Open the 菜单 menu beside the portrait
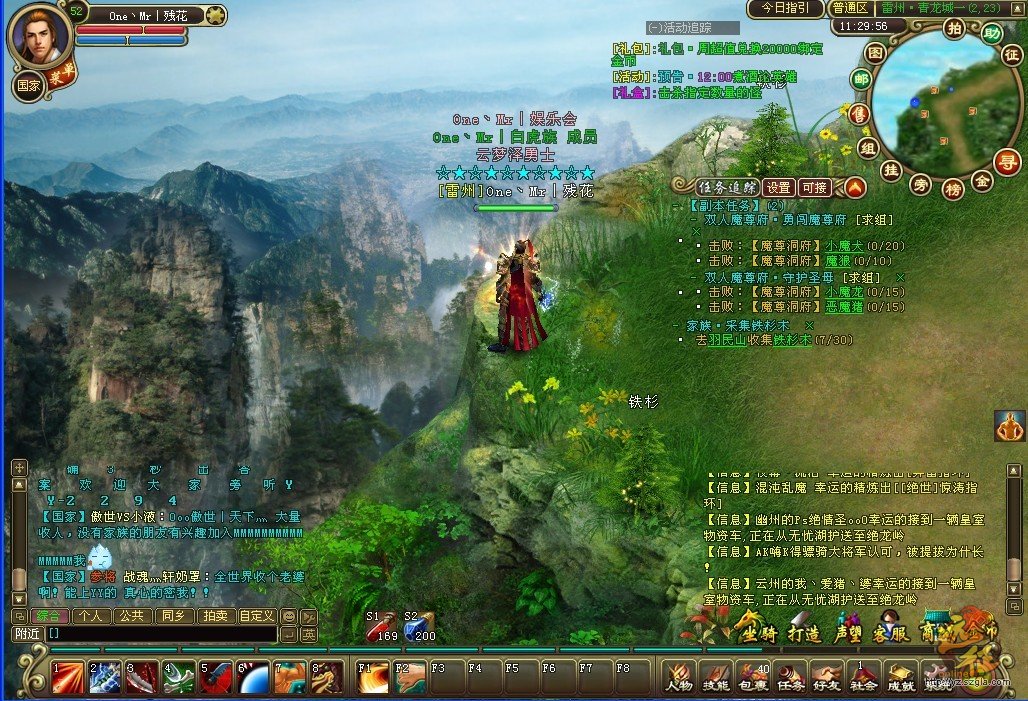Image resolution: width=1028 pixels, height=701 pixels. (60, 78)
